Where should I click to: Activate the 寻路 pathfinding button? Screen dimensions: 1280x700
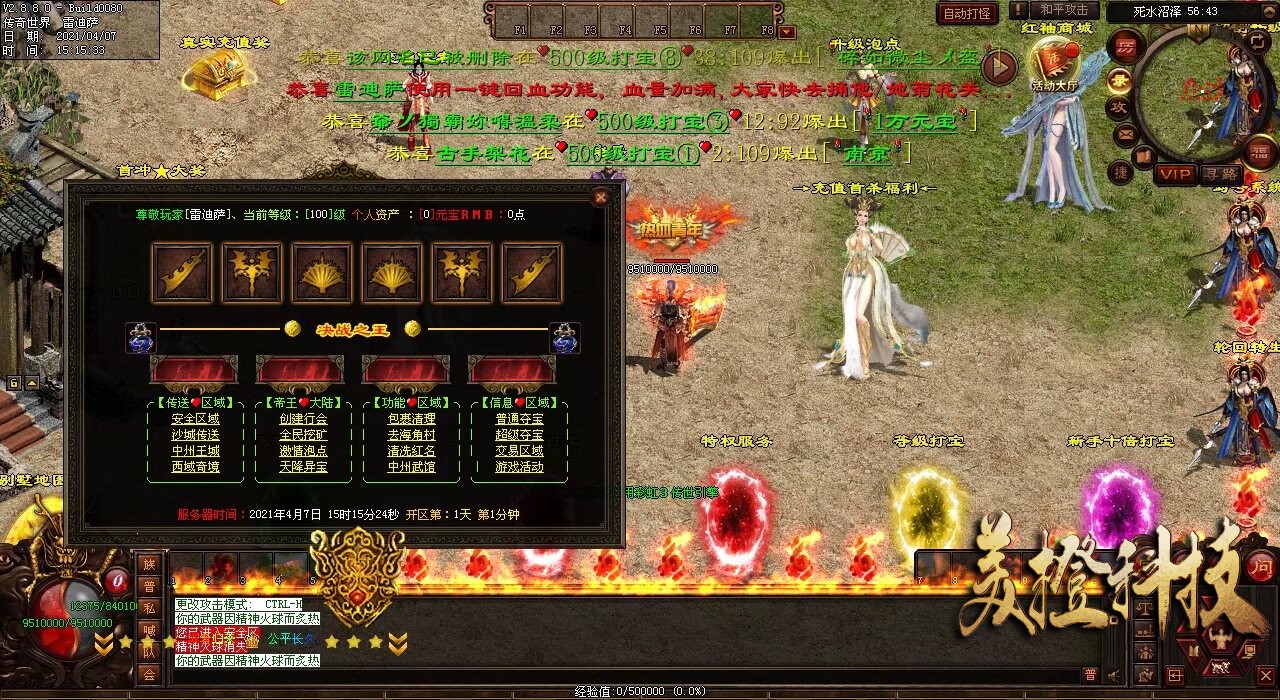pyautogui.click(x=1220, y=174)
